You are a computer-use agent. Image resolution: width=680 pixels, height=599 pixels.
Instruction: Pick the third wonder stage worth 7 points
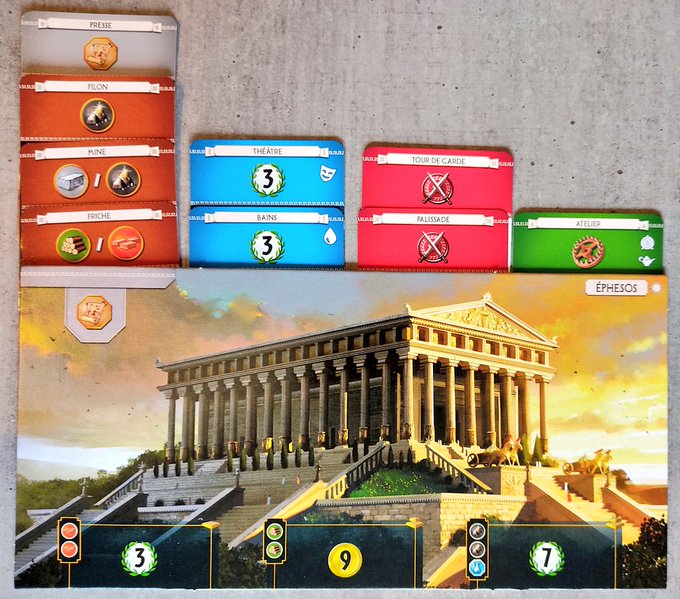tap(546, 558)
